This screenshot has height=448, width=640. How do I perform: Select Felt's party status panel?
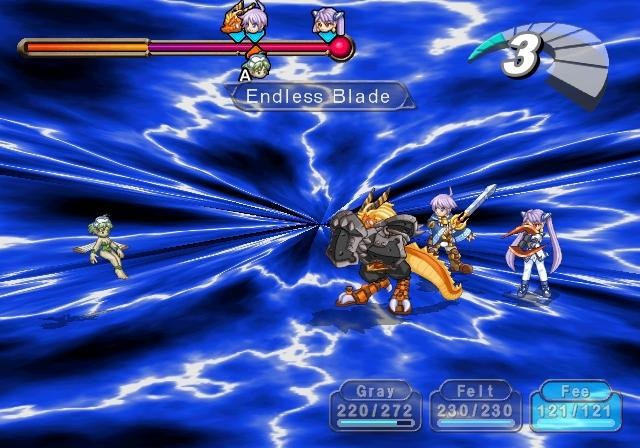coord(475,406)
